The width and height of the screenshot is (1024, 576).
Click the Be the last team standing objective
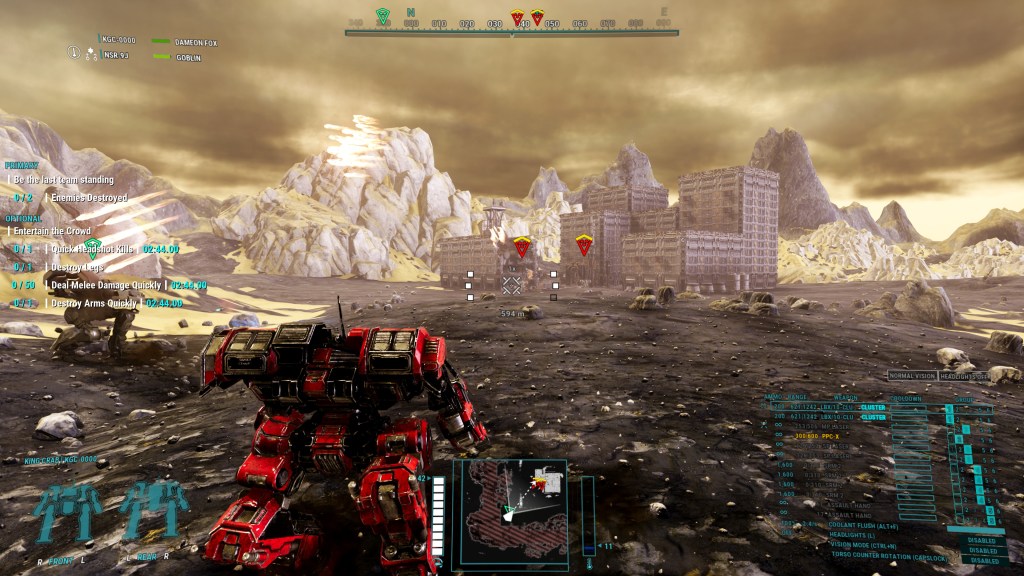60,179
